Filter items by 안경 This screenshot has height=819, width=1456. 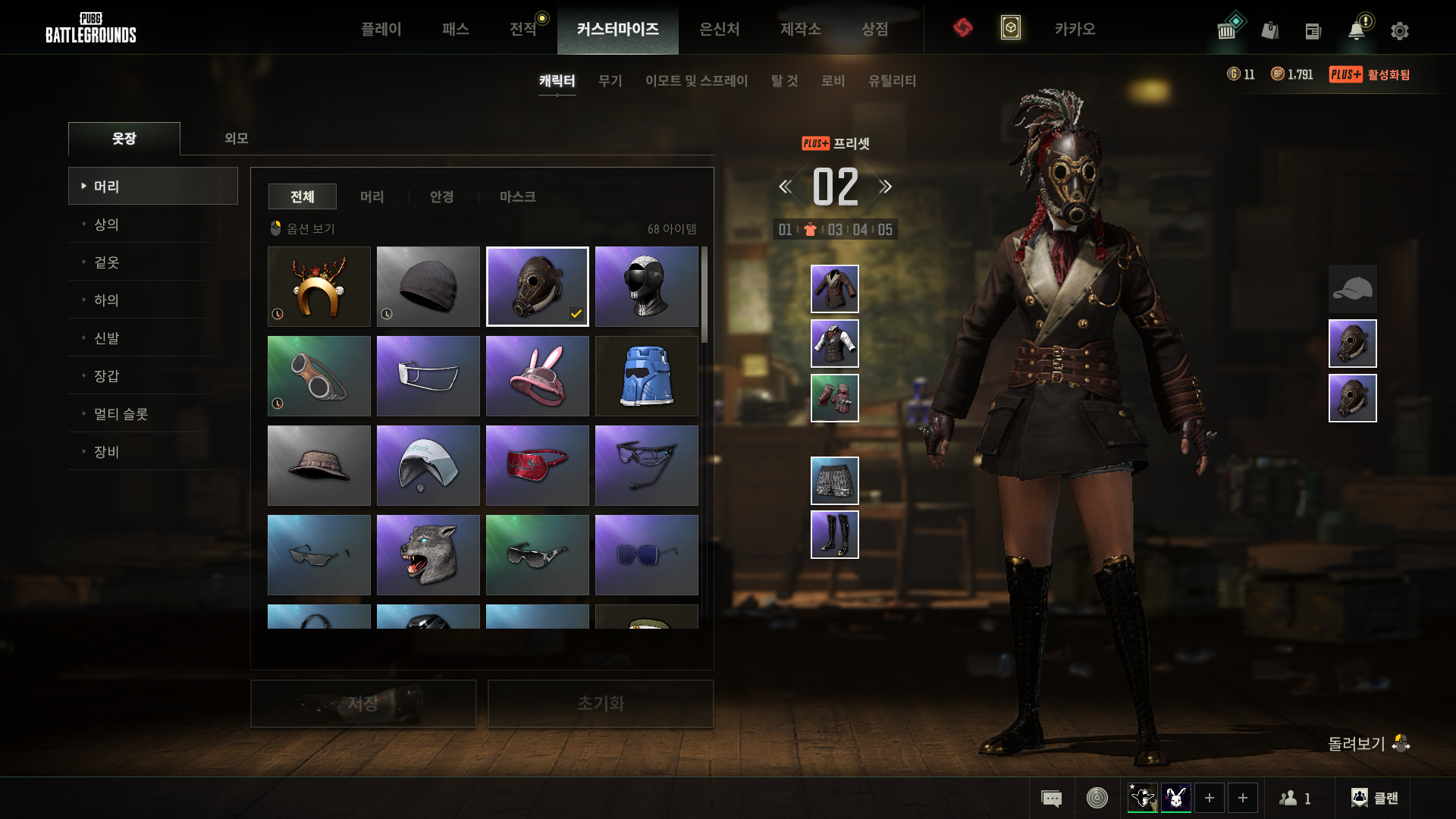(x=441, y=196)
